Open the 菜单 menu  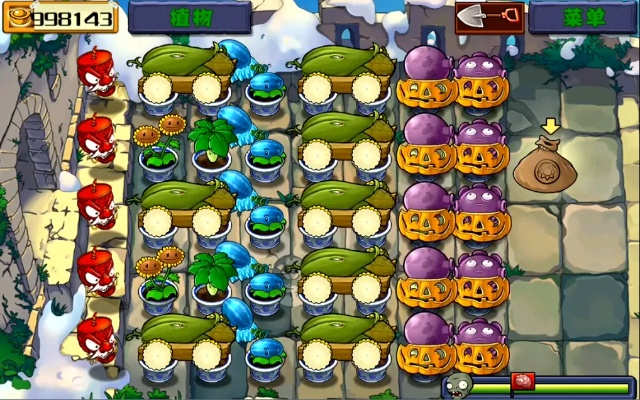(582, 17)
